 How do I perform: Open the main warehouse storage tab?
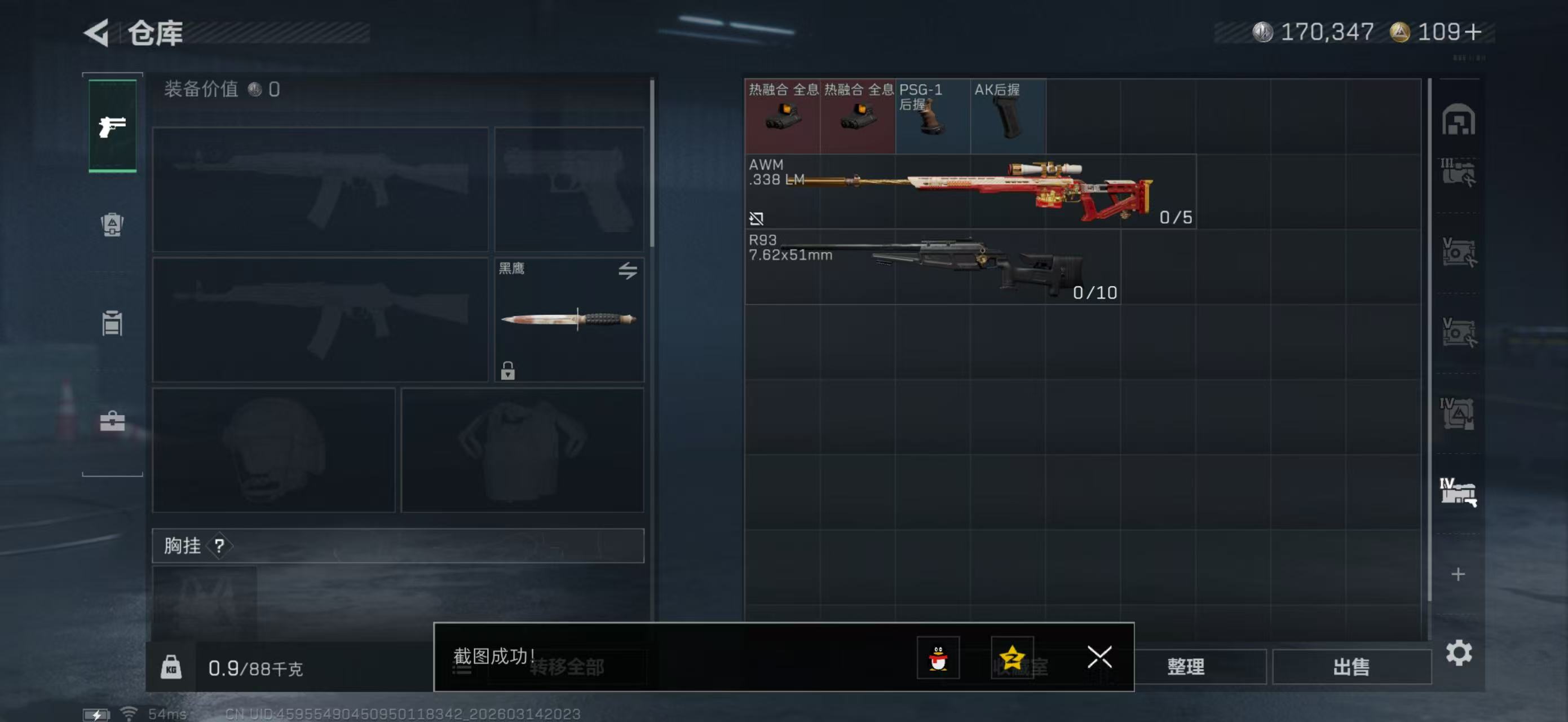point(1458,120)
